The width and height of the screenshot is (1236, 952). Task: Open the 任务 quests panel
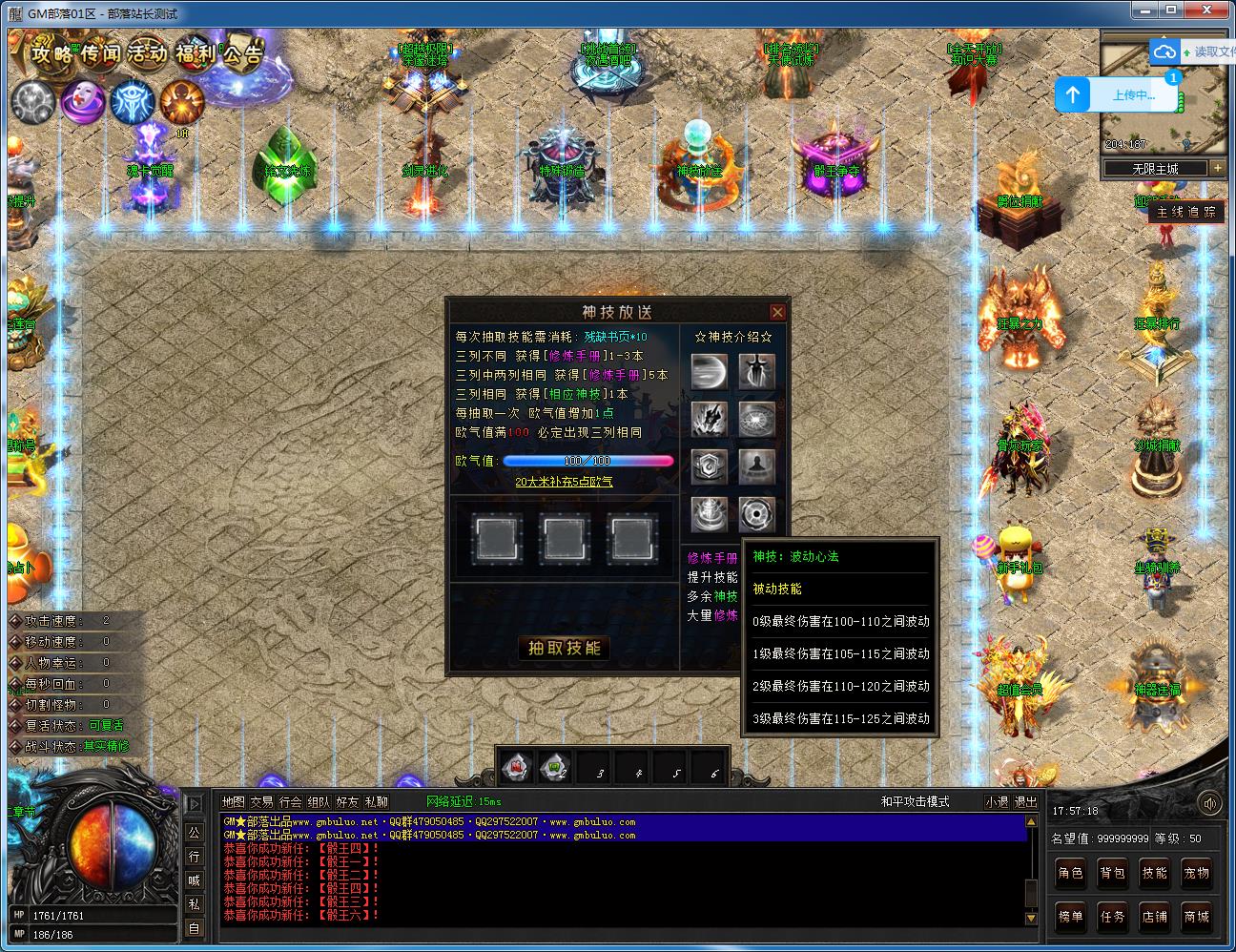[x=1113, y=917]
